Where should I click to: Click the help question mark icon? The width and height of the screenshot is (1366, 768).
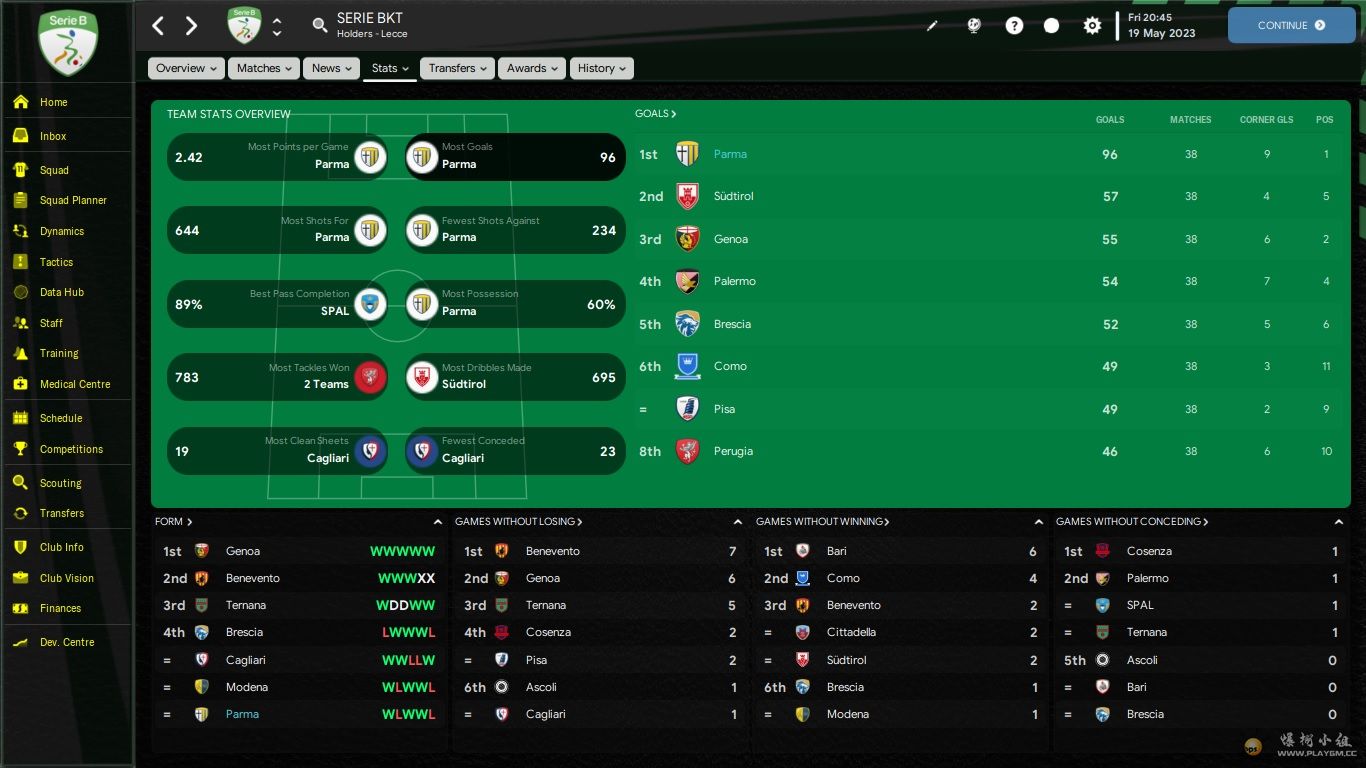tap(1014, 26)
